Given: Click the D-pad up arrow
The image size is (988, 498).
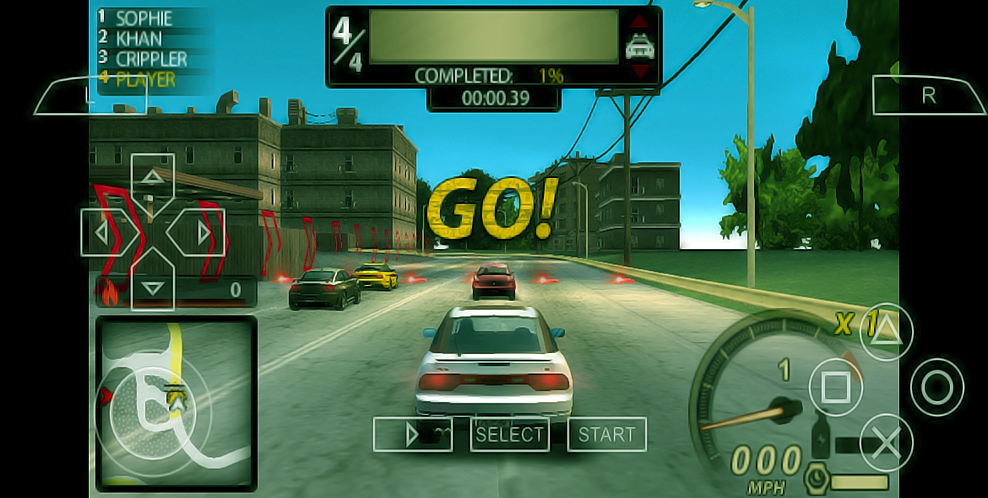Looking at the screenshot, I should tap(152, 178).
